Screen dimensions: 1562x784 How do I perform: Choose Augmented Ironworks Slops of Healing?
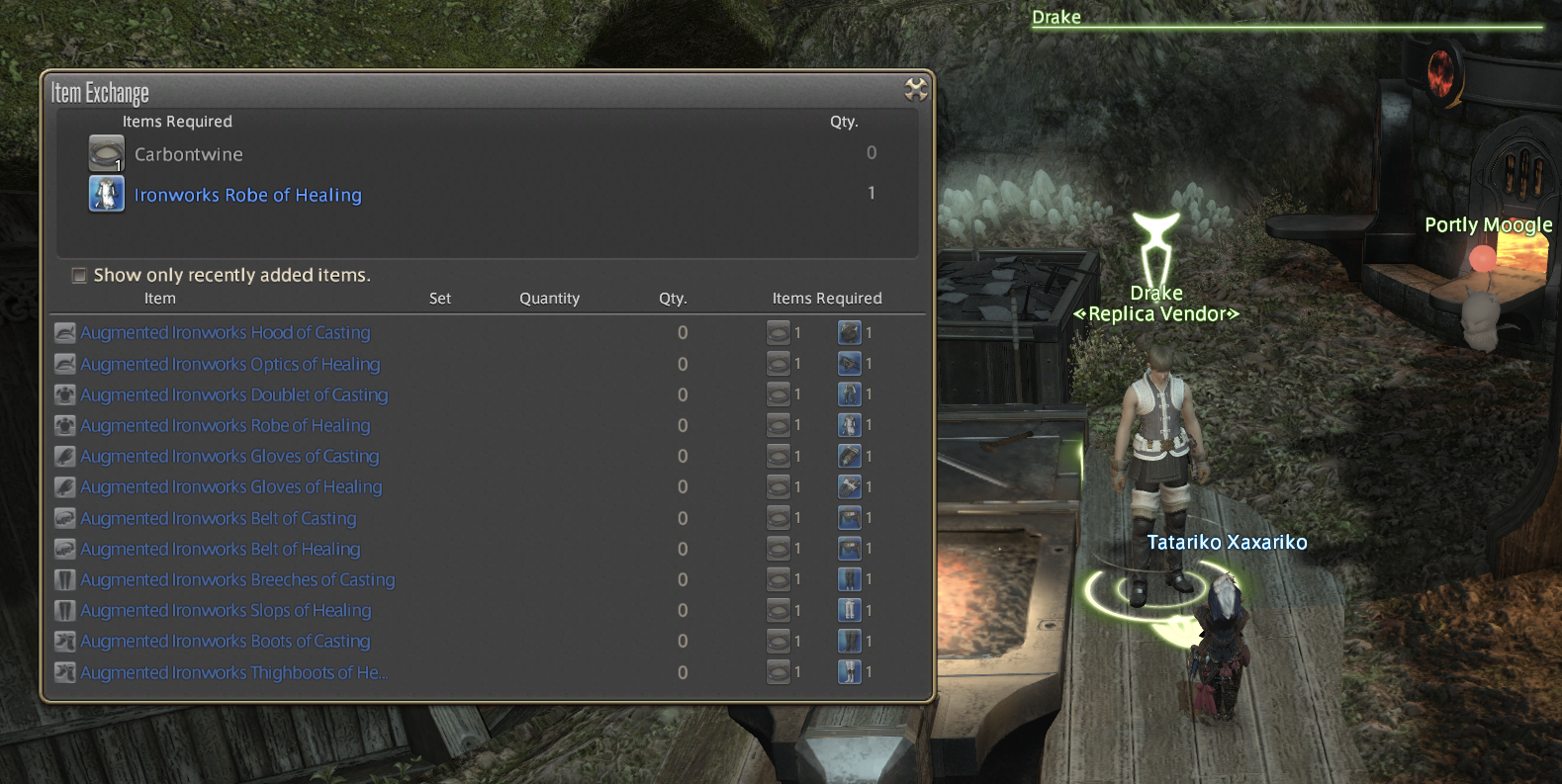coord(226,611)
